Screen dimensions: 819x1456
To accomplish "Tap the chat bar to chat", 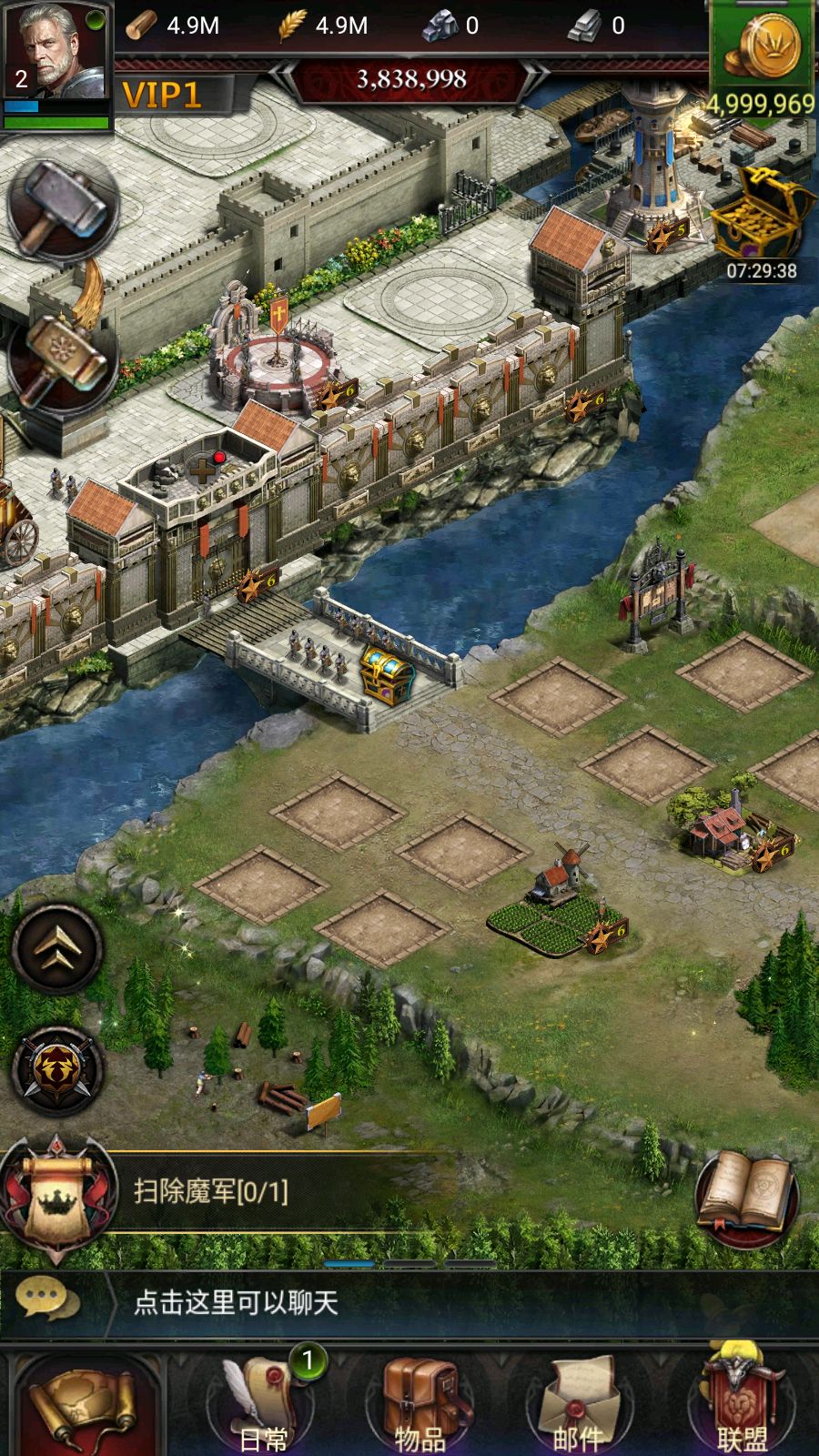I will coord(409,1302).
